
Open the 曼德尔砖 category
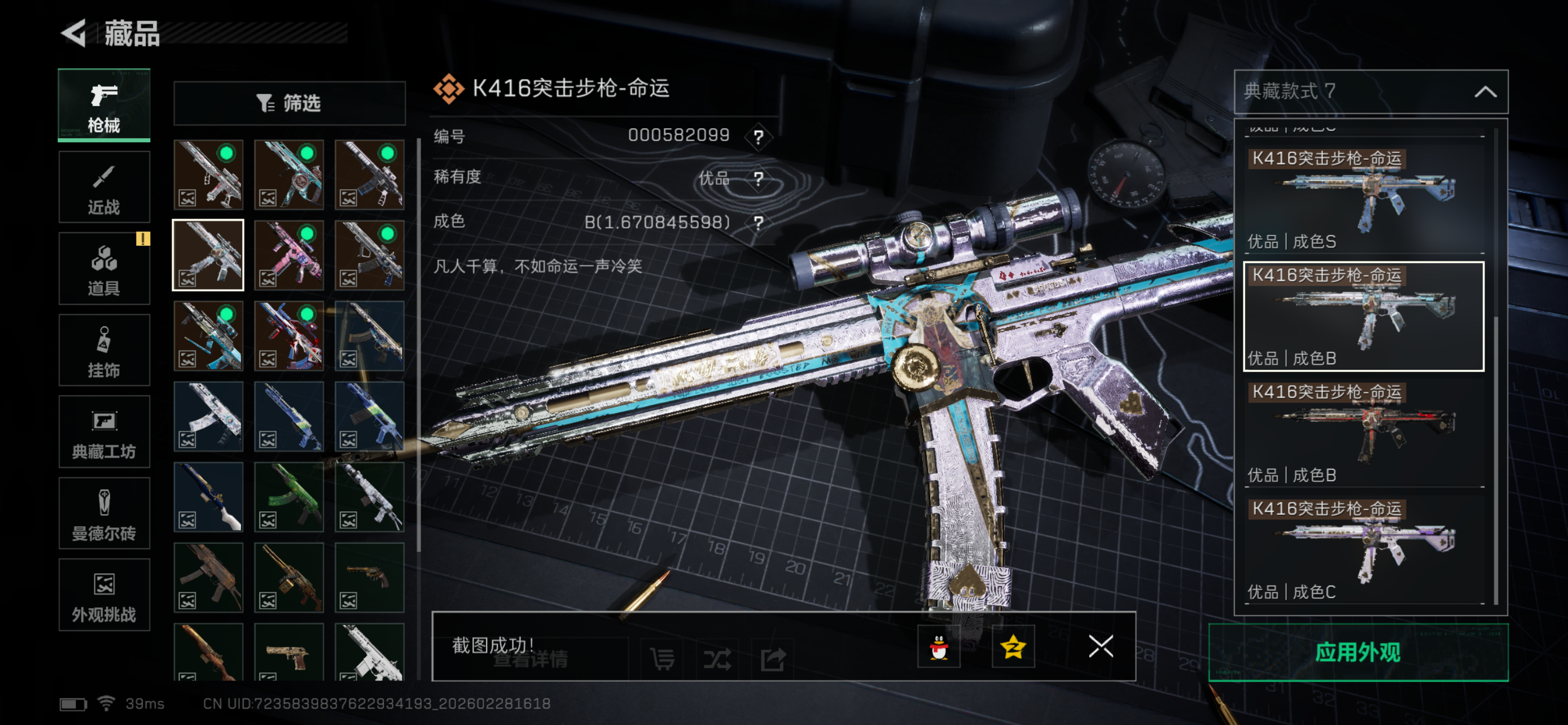coord(104,513)
